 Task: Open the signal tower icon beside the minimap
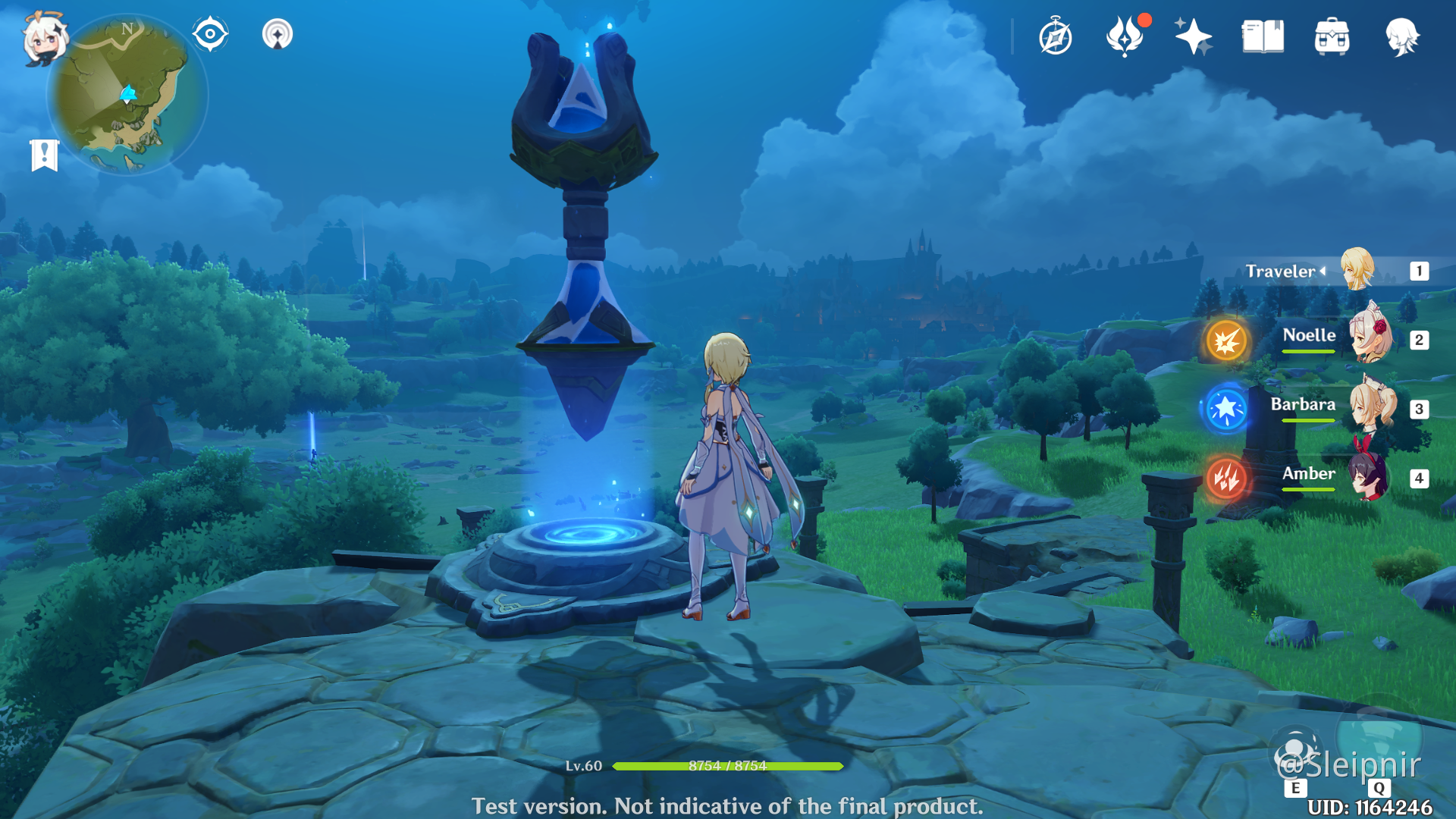[x=278, y=34]
